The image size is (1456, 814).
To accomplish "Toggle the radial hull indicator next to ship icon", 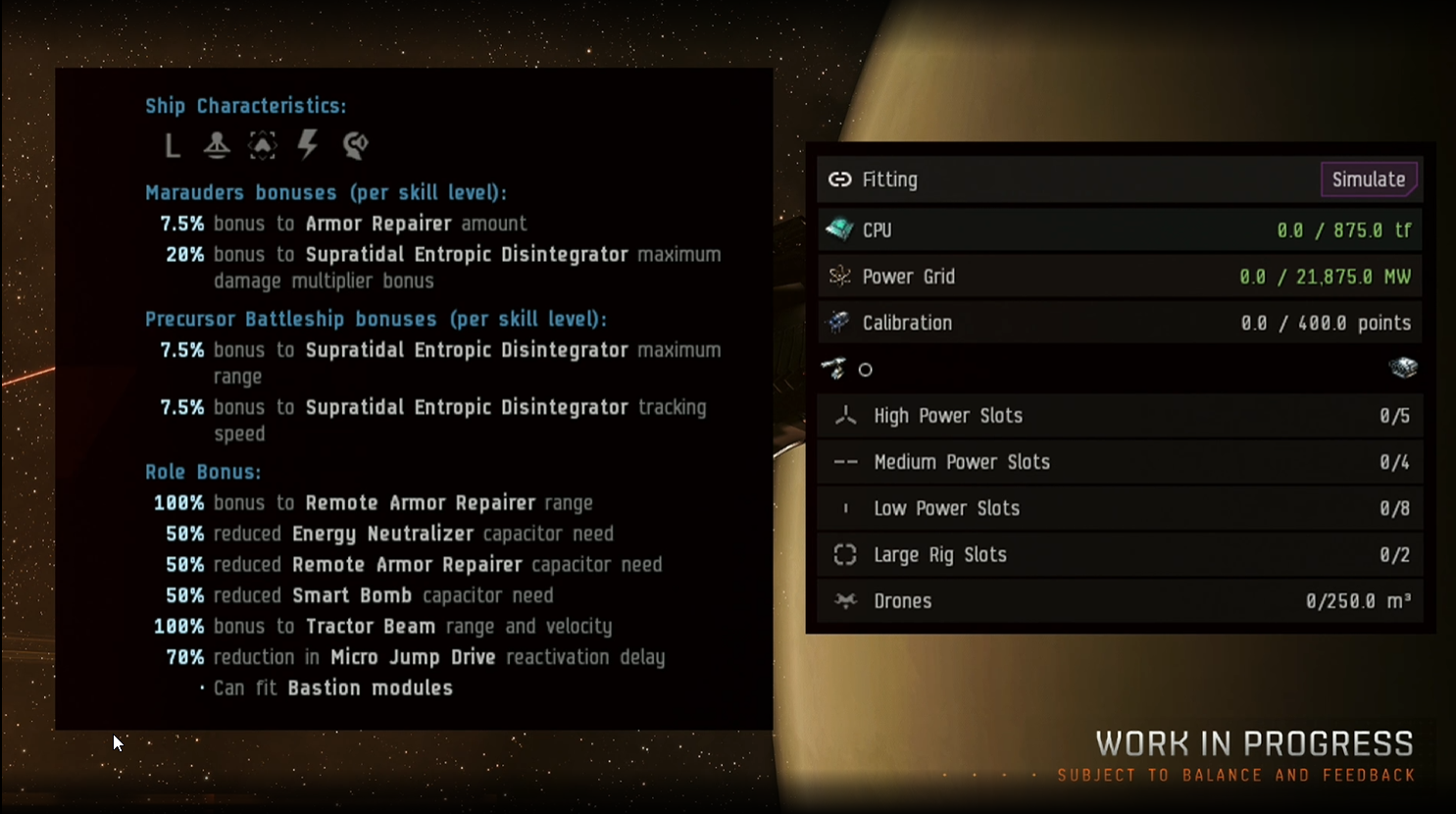I will 863,370.
